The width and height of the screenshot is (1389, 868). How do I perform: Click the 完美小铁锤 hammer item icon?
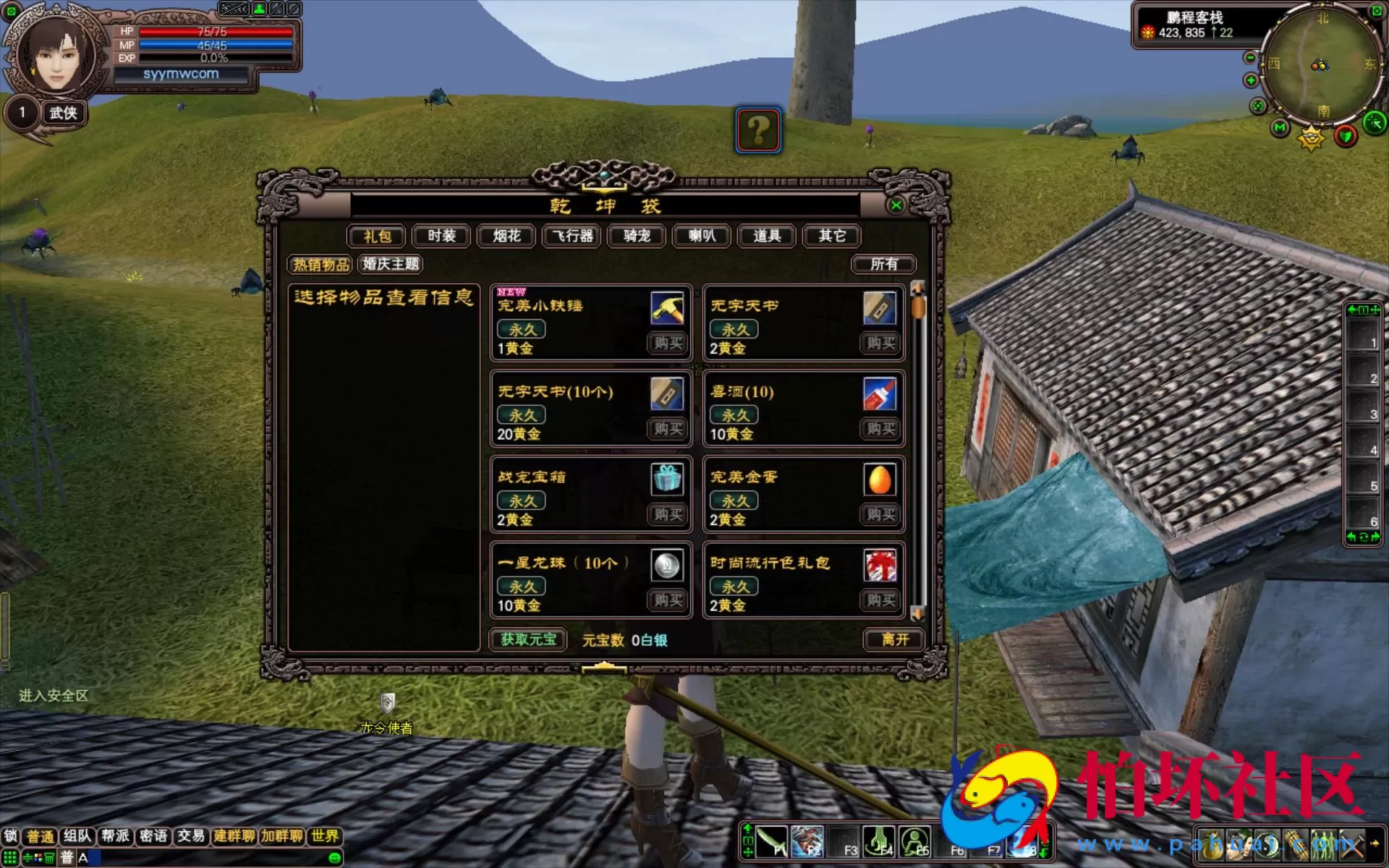(668, 307)
